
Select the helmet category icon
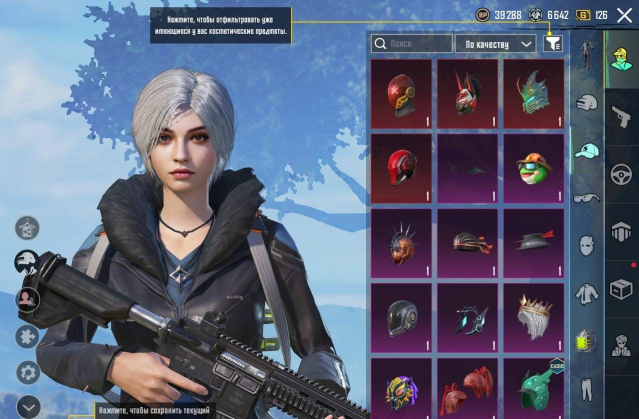tap(586, 101)
